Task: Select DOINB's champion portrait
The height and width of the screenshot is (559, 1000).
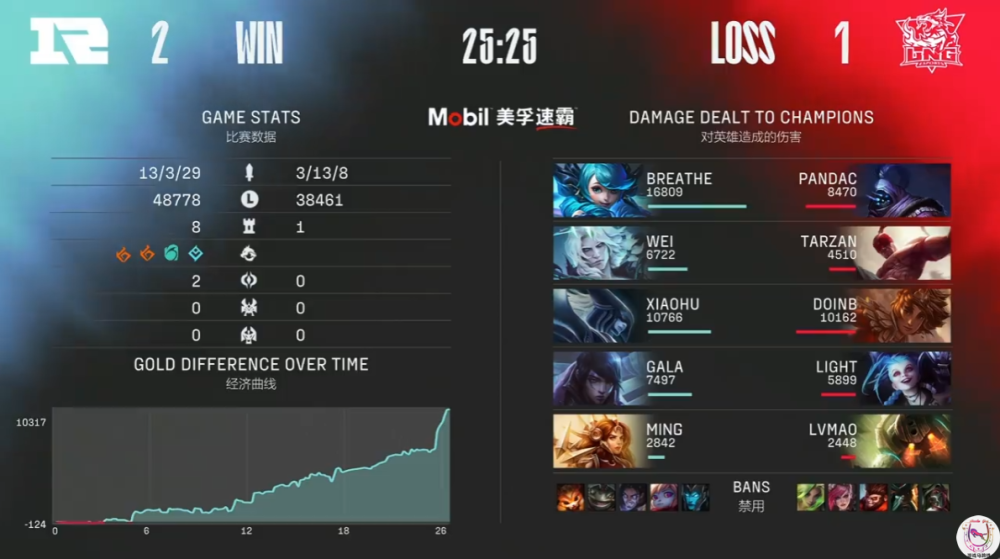Action: (x=905, y=316)
